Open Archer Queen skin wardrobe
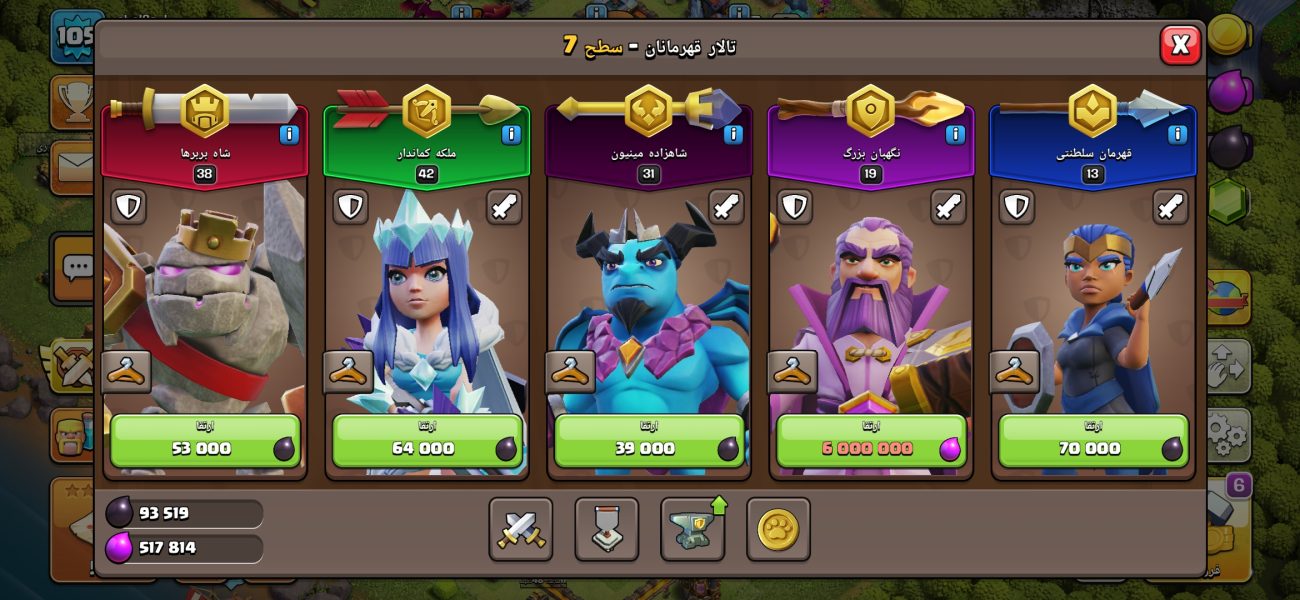This screenshot has height=600, width=1300. click(x=347, y=372)
